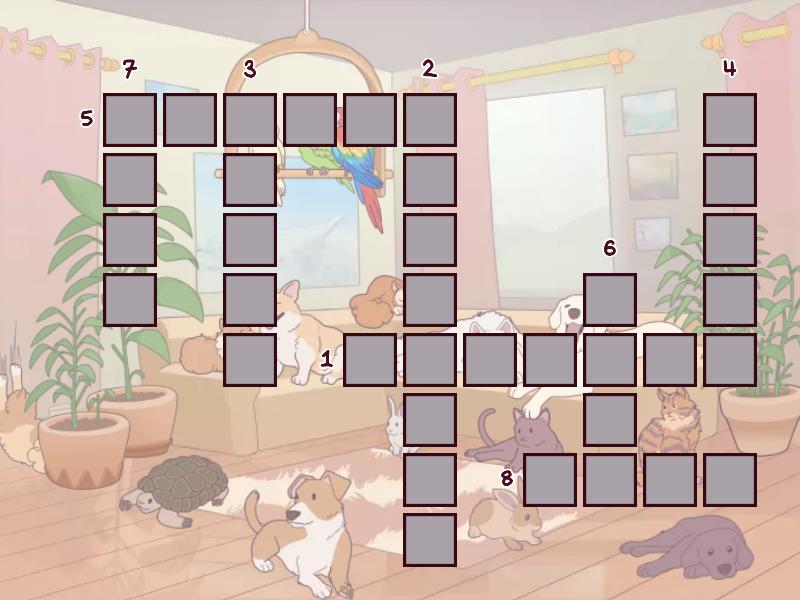Select the last cell of 7 down

(x=130, y=300)
